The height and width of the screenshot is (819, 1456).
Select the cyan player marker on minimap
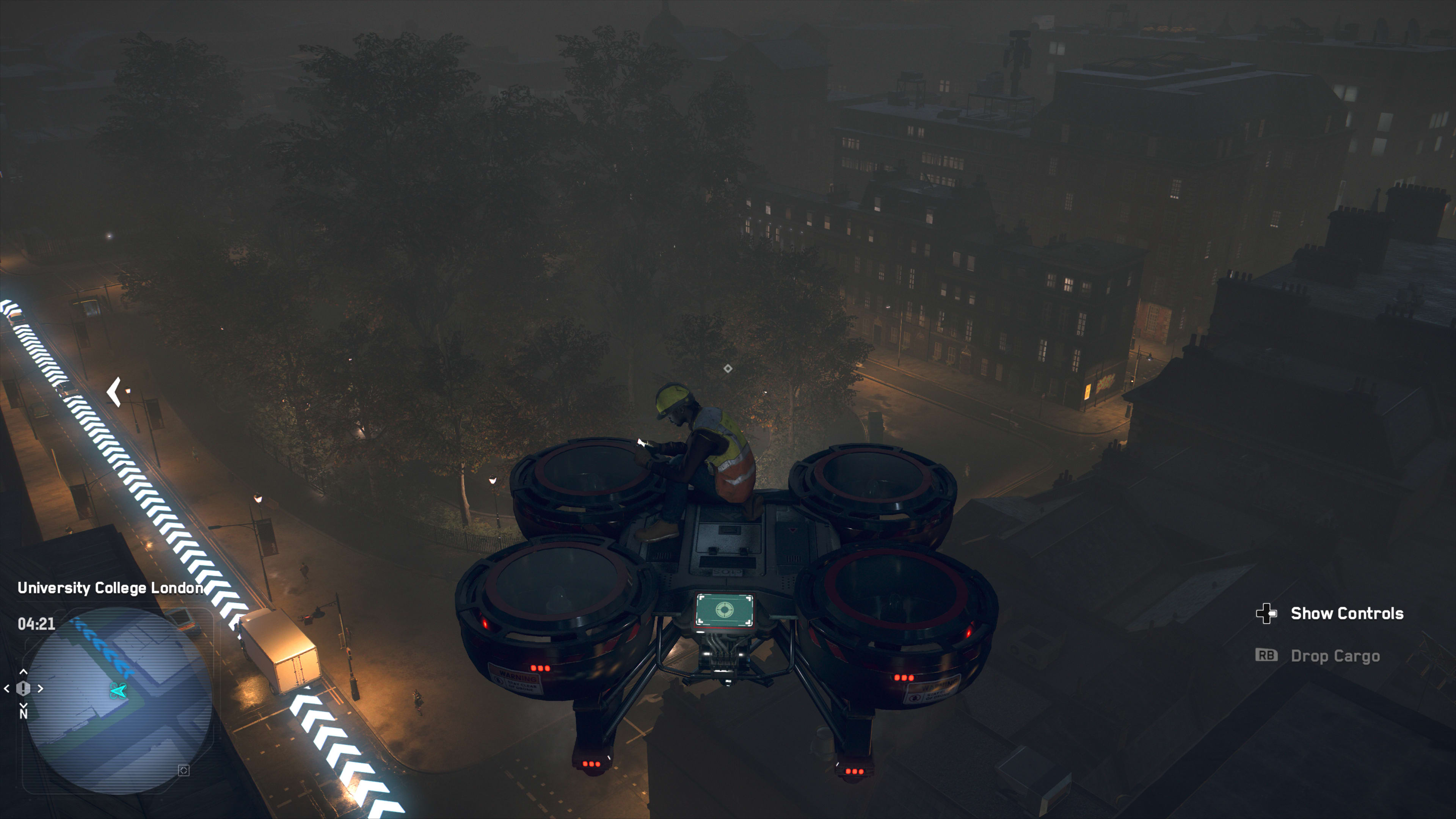pyautogui.click(x=118, y=690)
